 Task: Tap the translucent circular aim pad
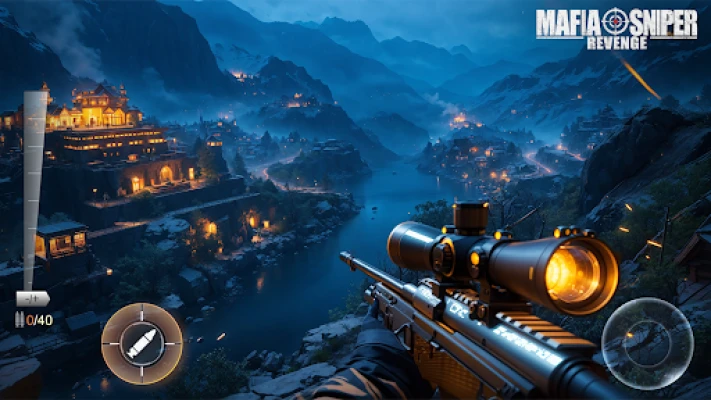click(x=647, y=344)
